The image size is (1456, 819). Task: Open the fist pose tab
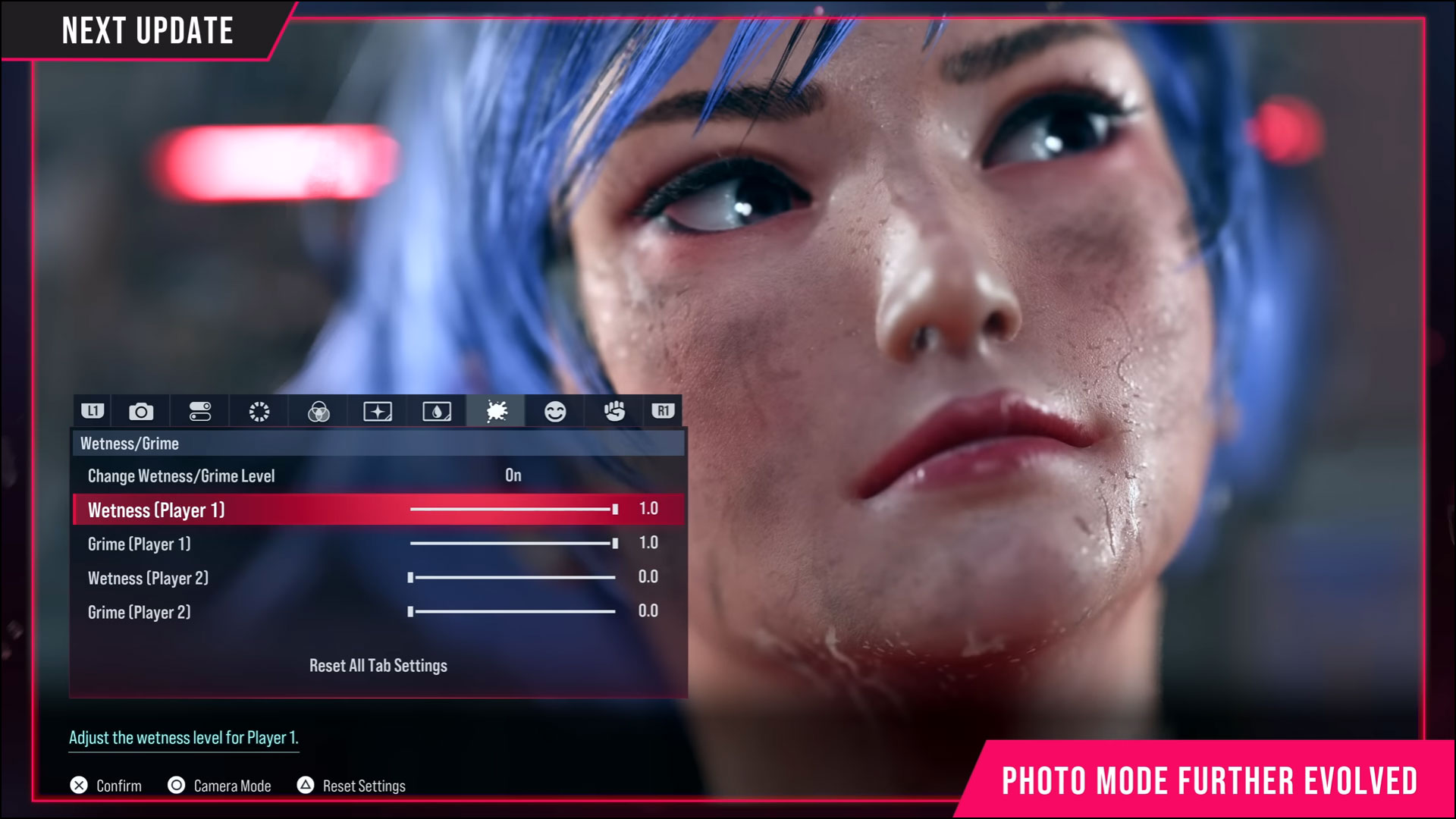click(614, 411)
